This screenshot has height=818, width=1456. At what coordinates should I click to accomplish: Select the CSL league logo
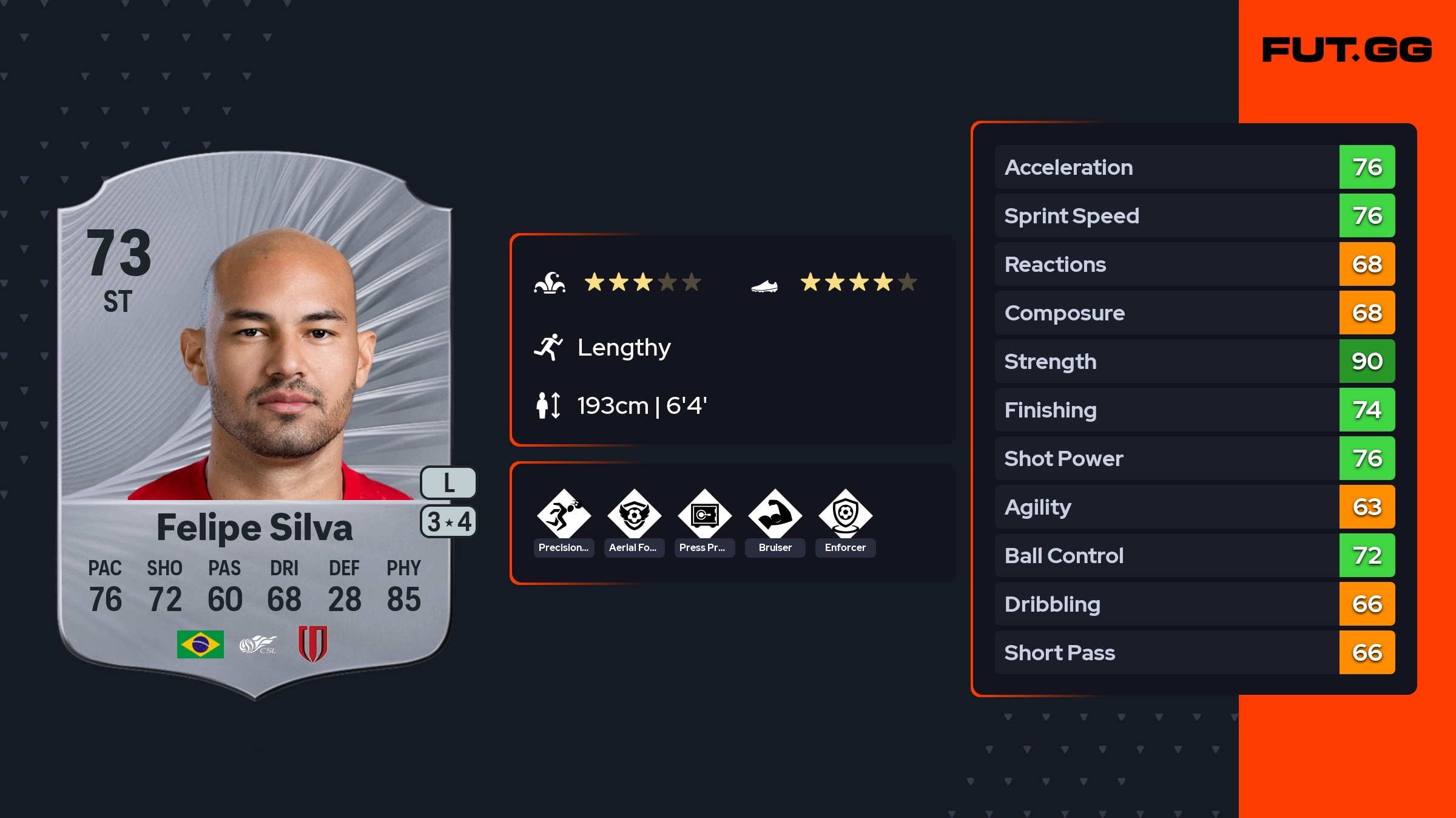pos(258,644)
